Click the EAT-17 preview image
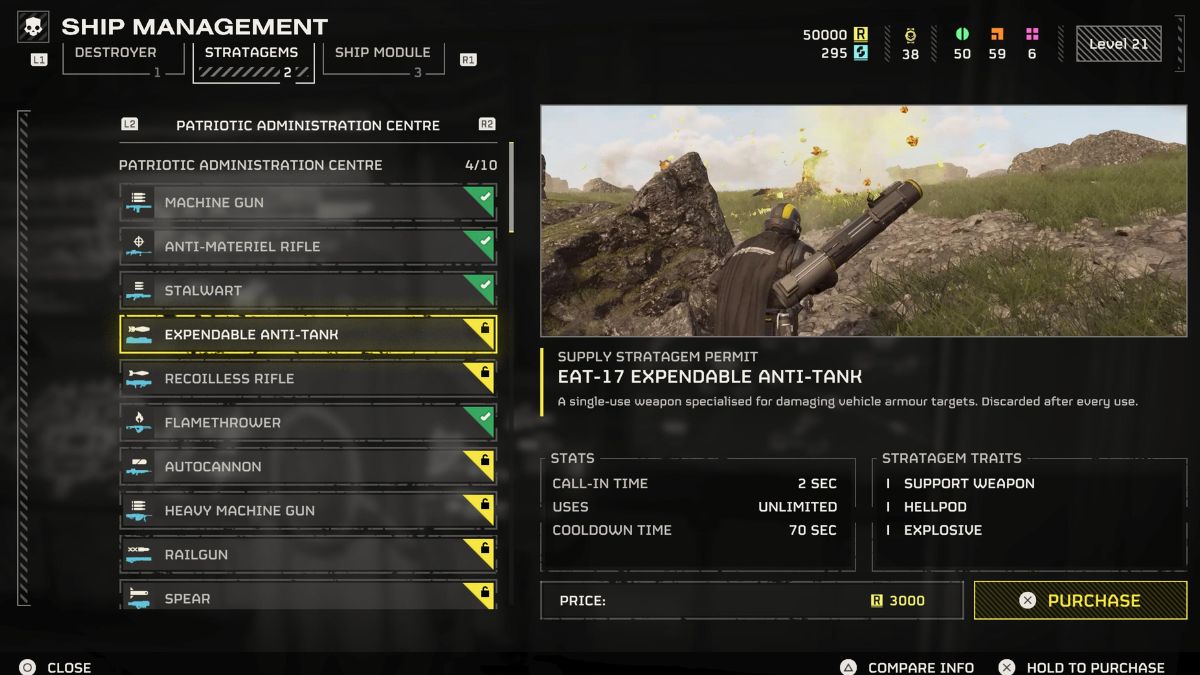This screenshot has width=1200, height=675. [863, 221]
